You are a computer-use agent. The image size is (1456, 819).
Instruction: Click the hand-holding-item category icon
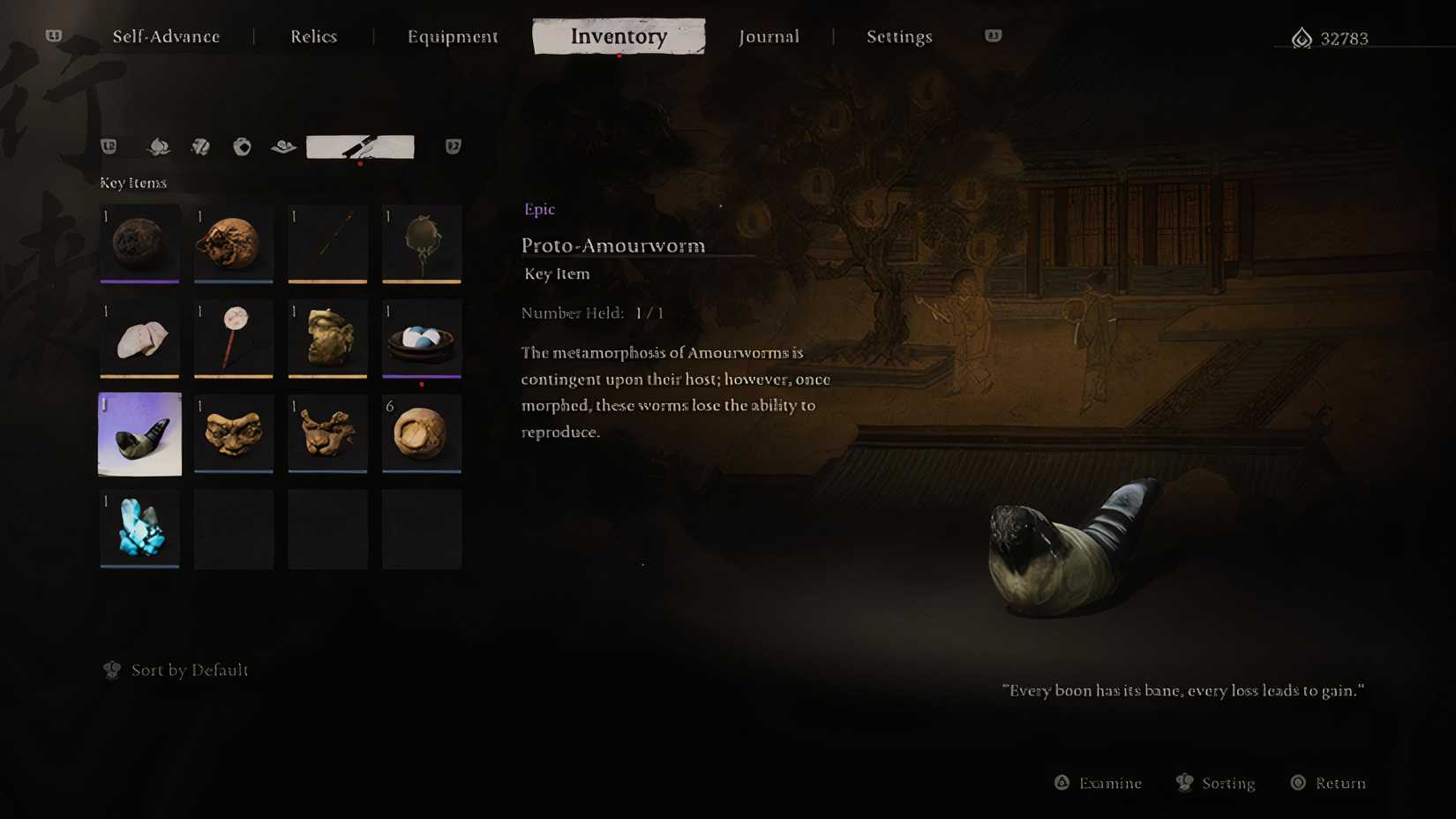tap(283, 147)
